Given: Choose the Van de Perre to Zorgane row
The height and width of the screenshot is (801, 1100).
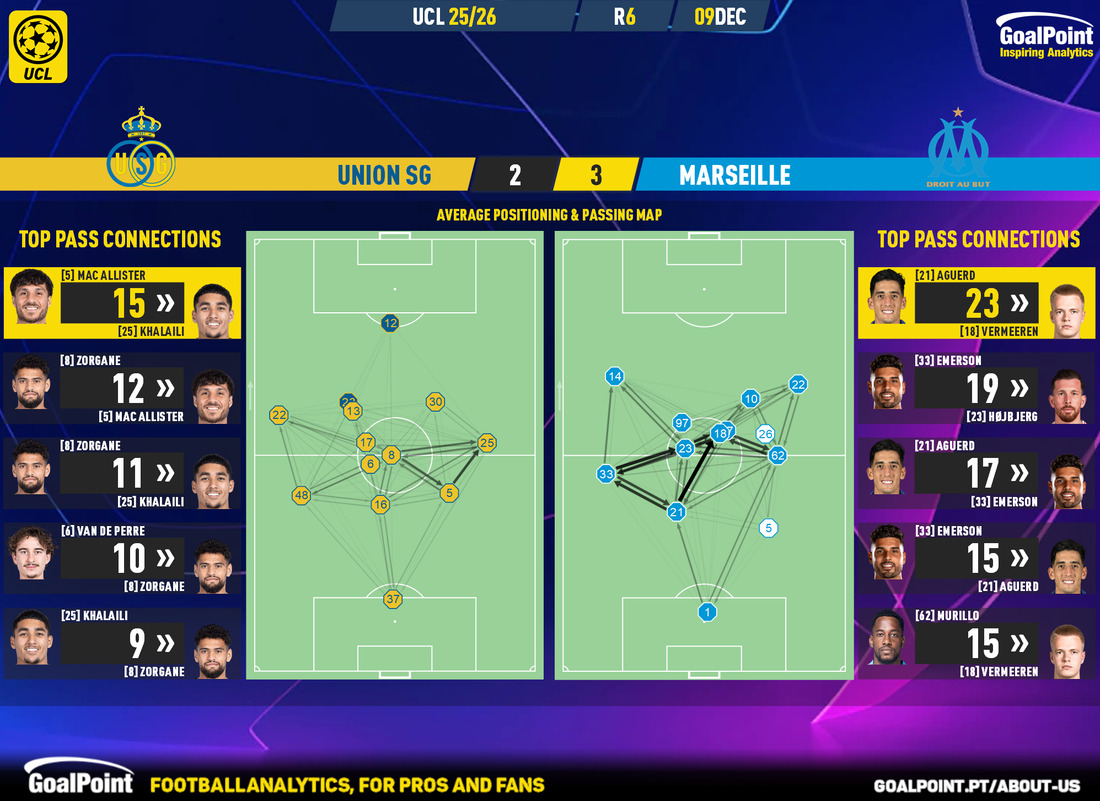Looking at the screenshot, I should coord(121,558).
